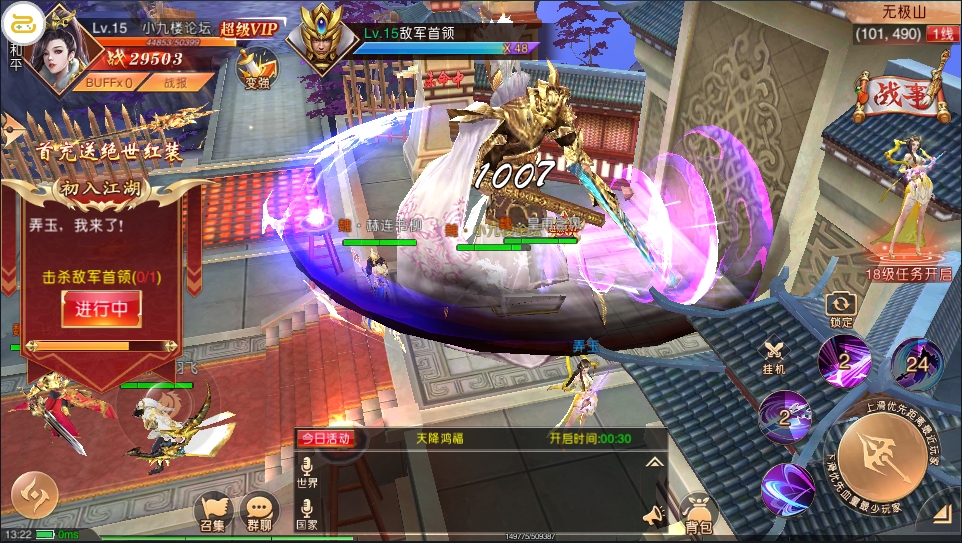
Task: Use the main trident attack button
Action: pyautogui.click(x=883, y=459)
